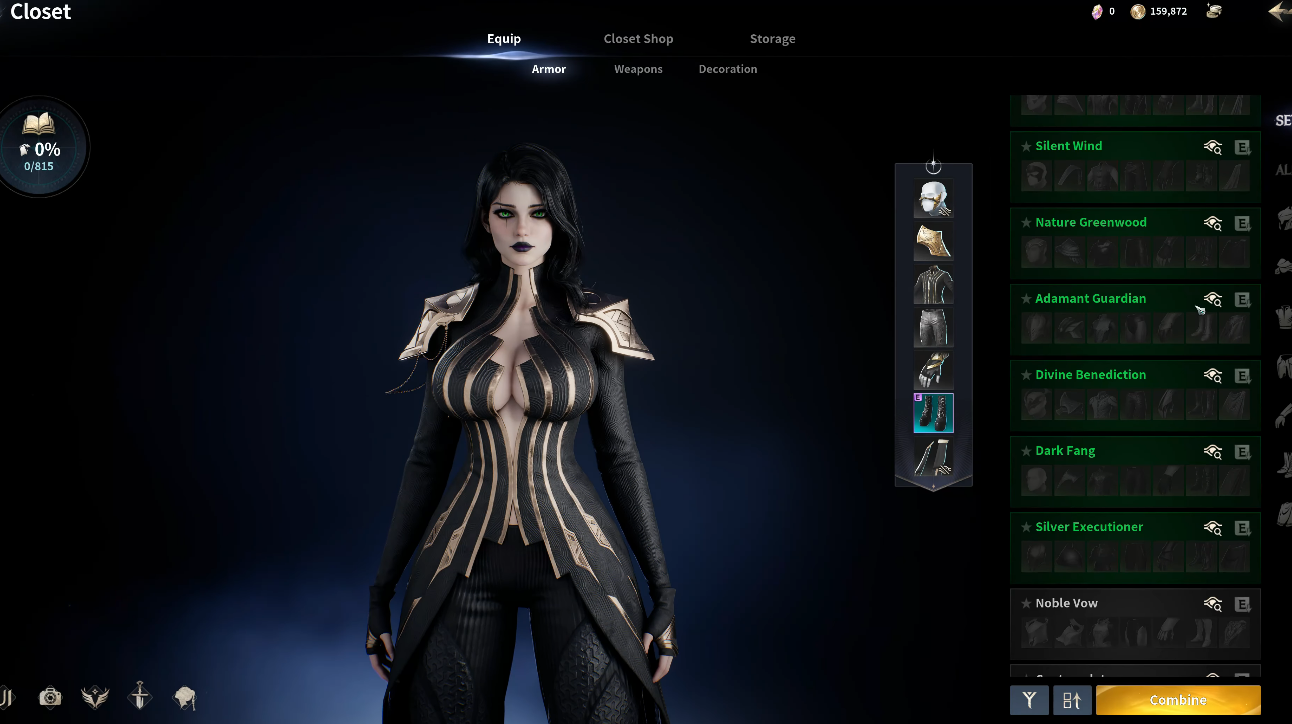Toggle the sword weapon display icon

[x=140, y=697]
